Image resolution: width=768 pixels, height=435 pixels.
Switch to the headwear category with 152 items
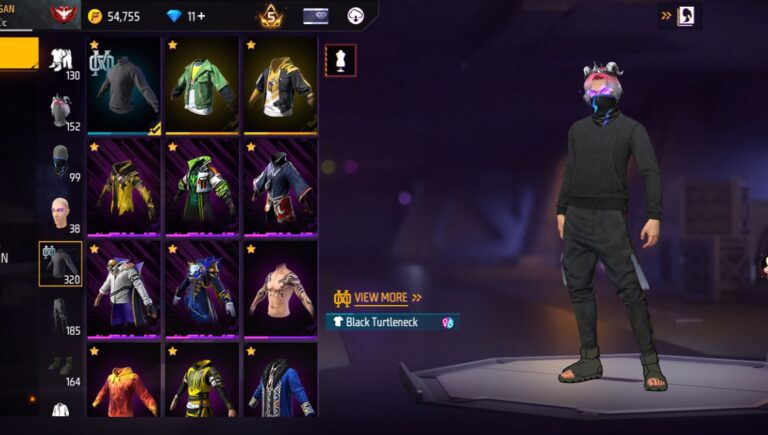[61, 112]
